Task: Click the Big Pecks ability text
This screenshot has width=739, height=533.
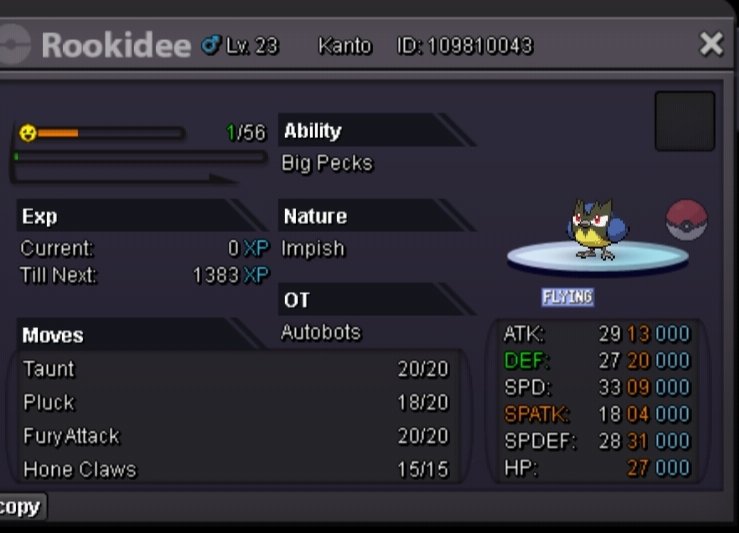Action: click(x=327, y=163)
